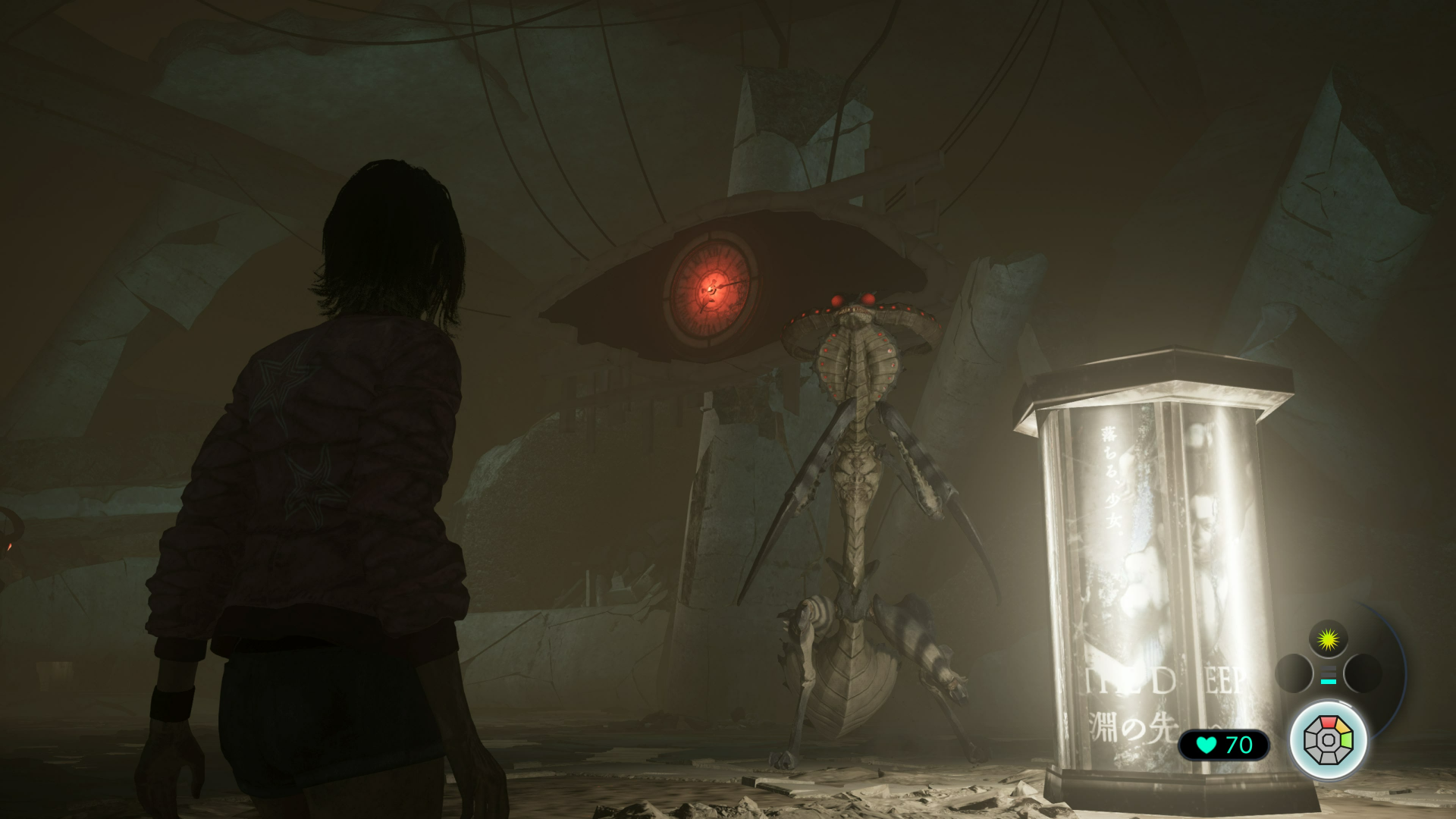Activate the octagonal color-wheel device icon
The image size is (1456, 819).
point(1328,739)
